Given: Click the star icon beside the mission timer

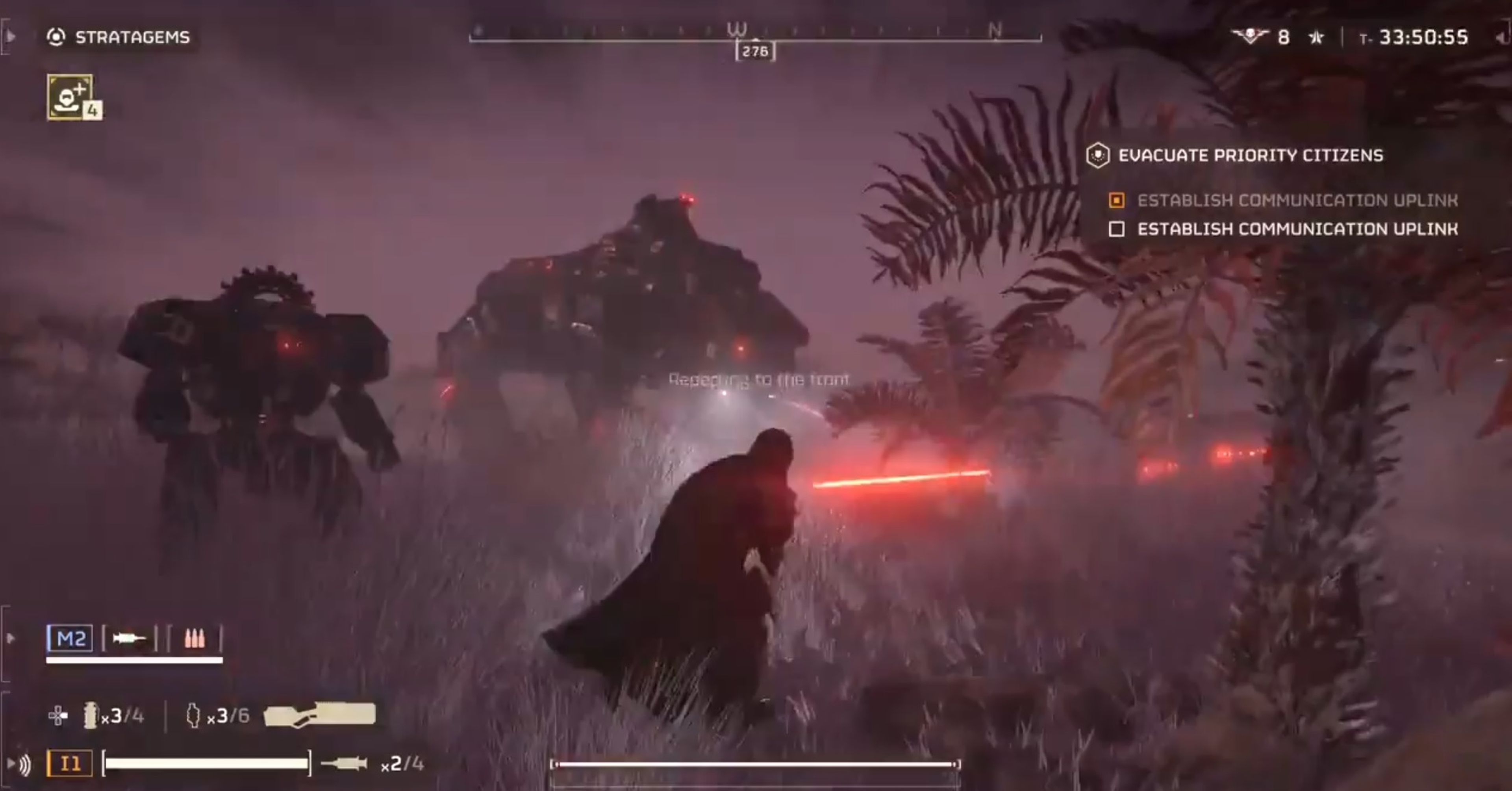Looking at the screenshot, I should tap(1316, 36).
